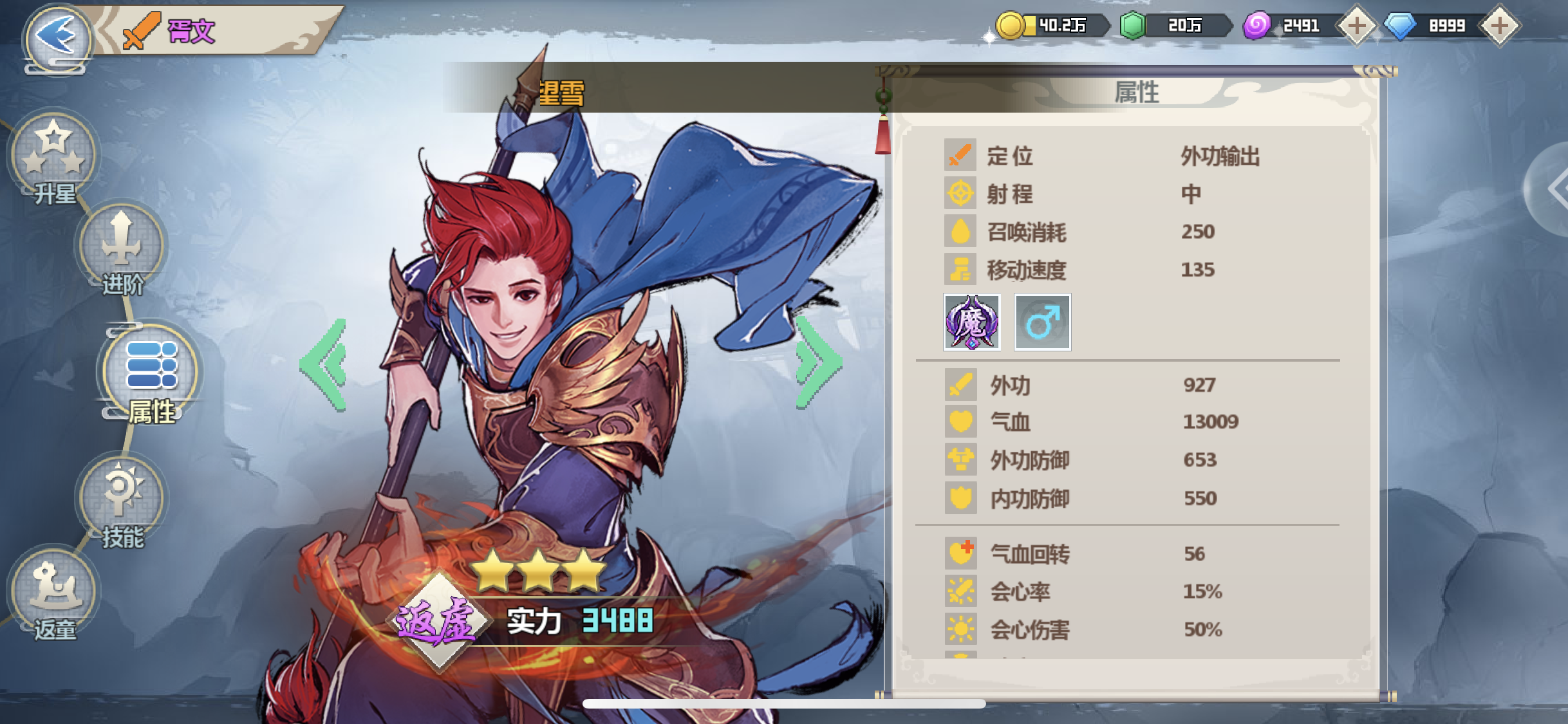This screenshot has height=724, width=1568.
Task: Click the 定位 sword role icon
Action: point(960,153)
